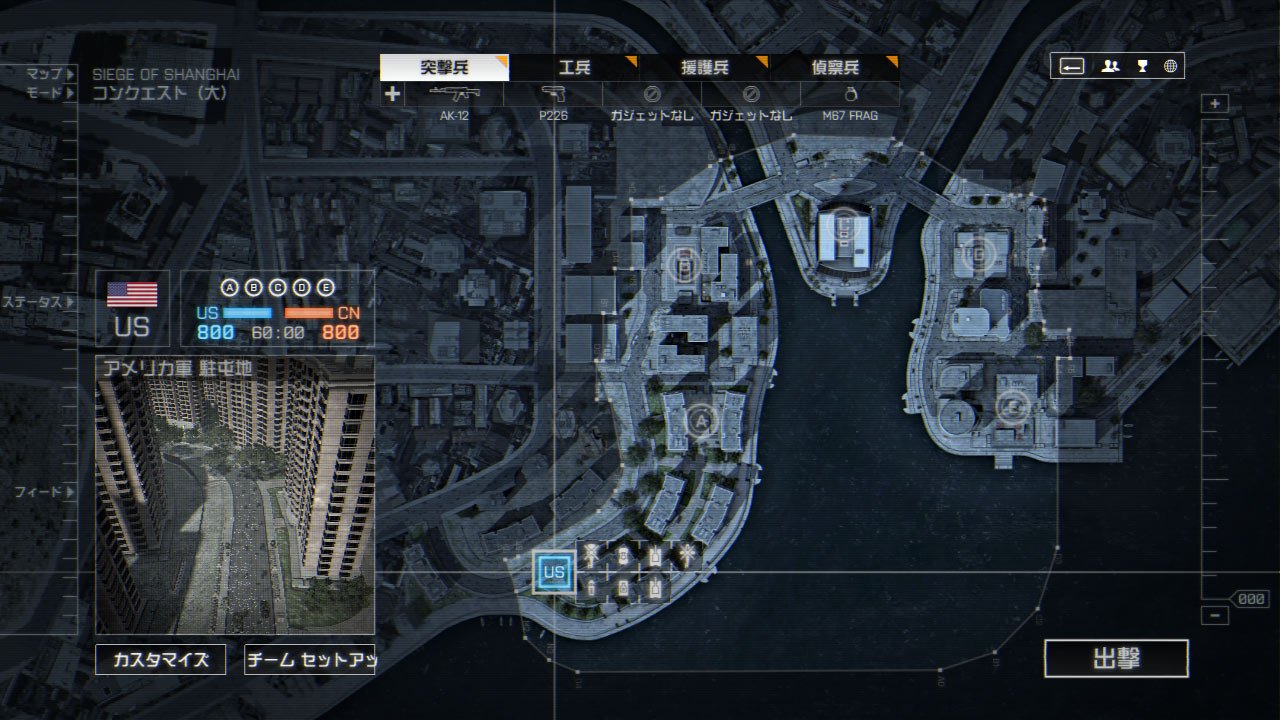Image resolution: width=1280 pixels, height=720 pixels.
Task: Deploy with the 出撃 button
Action: tap(1116, 659)
